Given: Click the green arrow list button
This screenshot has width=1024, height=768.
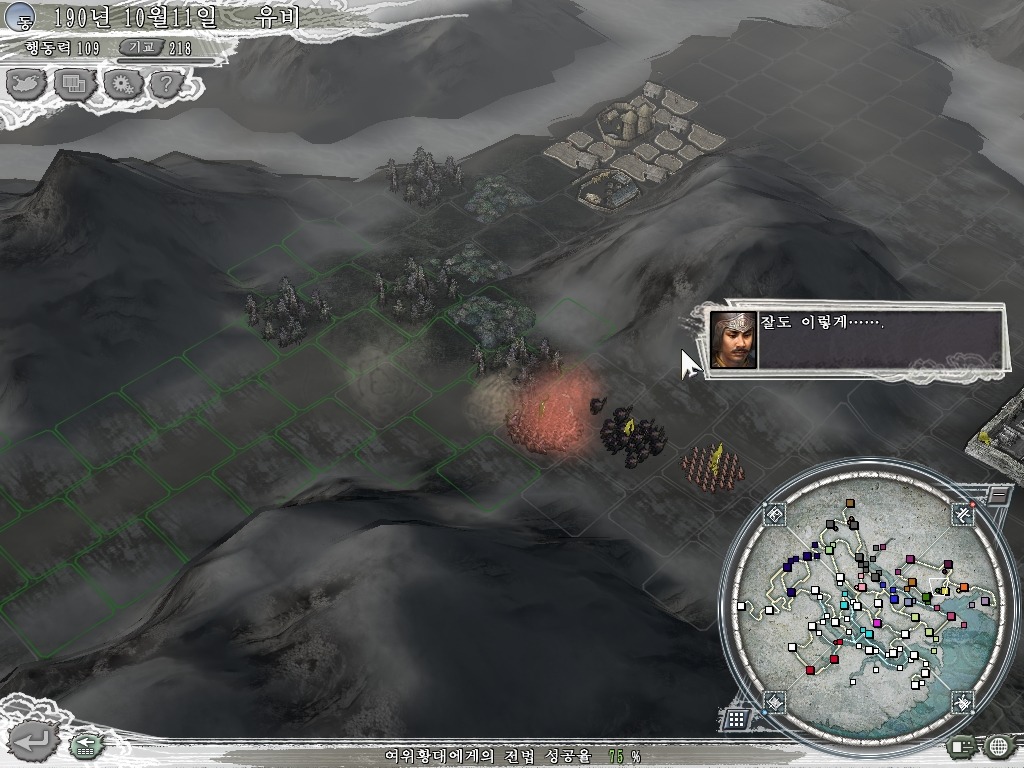Looking at the screenshot, I should pos(85,744).
